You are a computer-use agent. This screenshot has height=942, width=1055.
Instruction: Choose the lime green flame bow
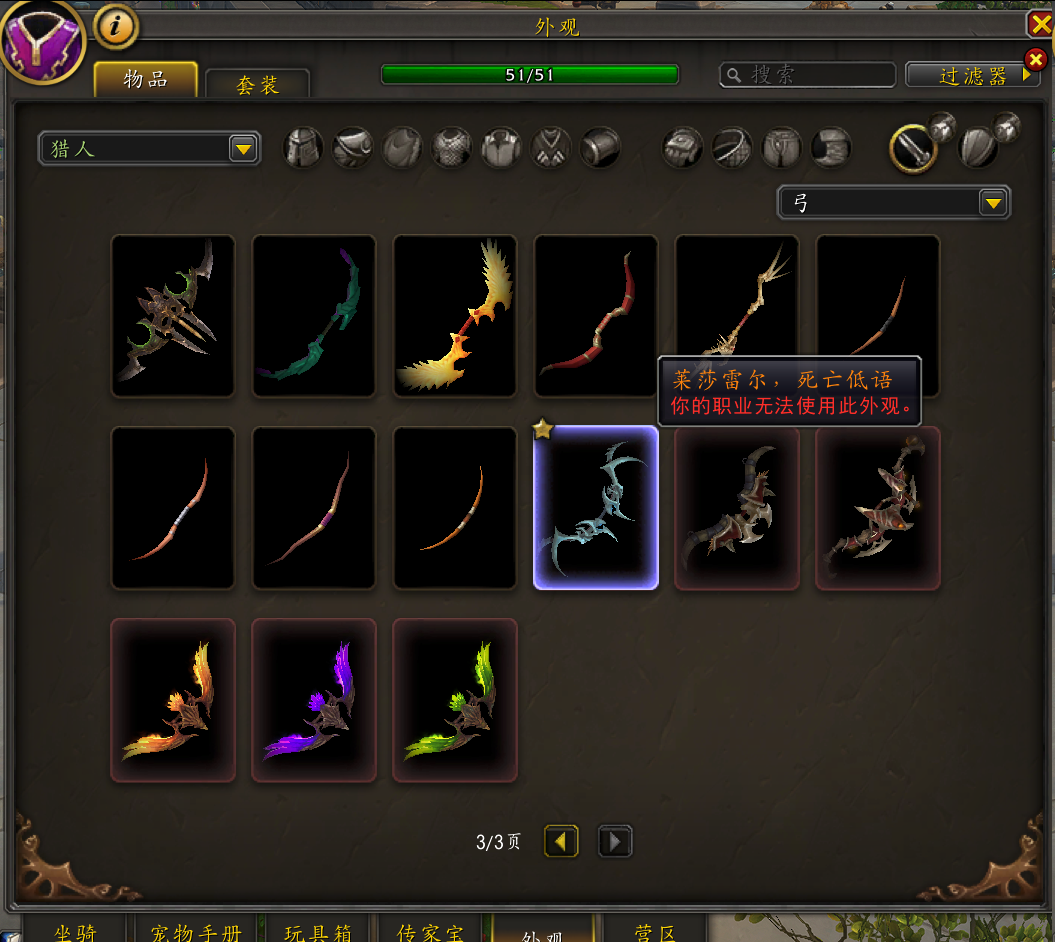pos(455,700)
